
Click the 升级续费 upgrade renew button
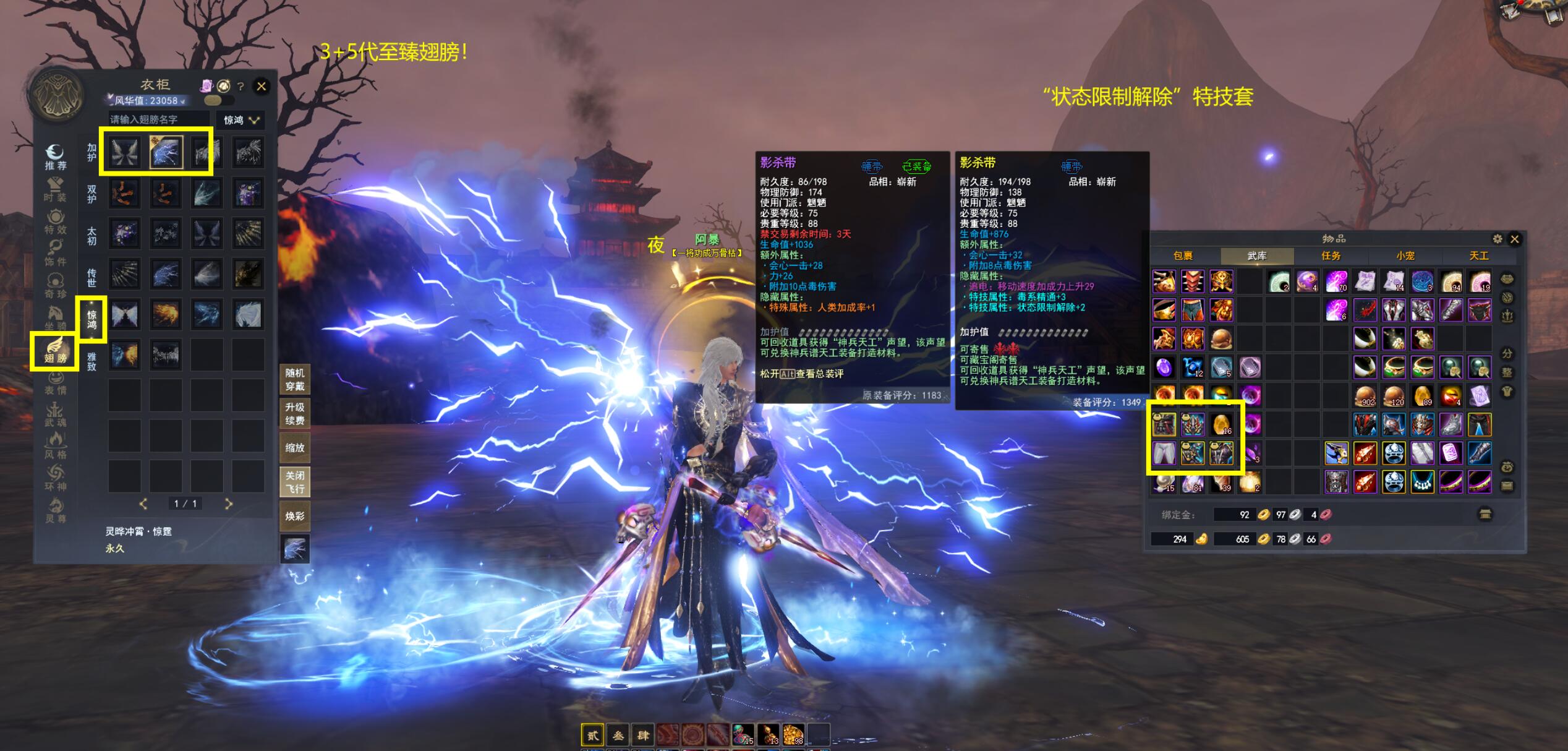(x=294, y=414)
